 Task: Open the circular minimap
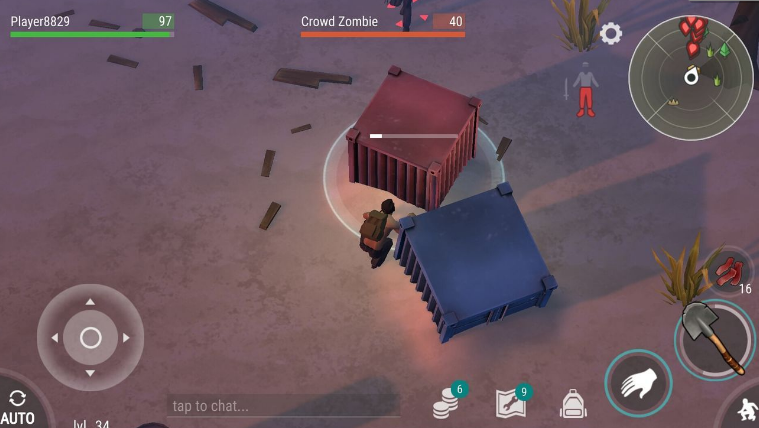pyautogui.click(x=690, y=77)
